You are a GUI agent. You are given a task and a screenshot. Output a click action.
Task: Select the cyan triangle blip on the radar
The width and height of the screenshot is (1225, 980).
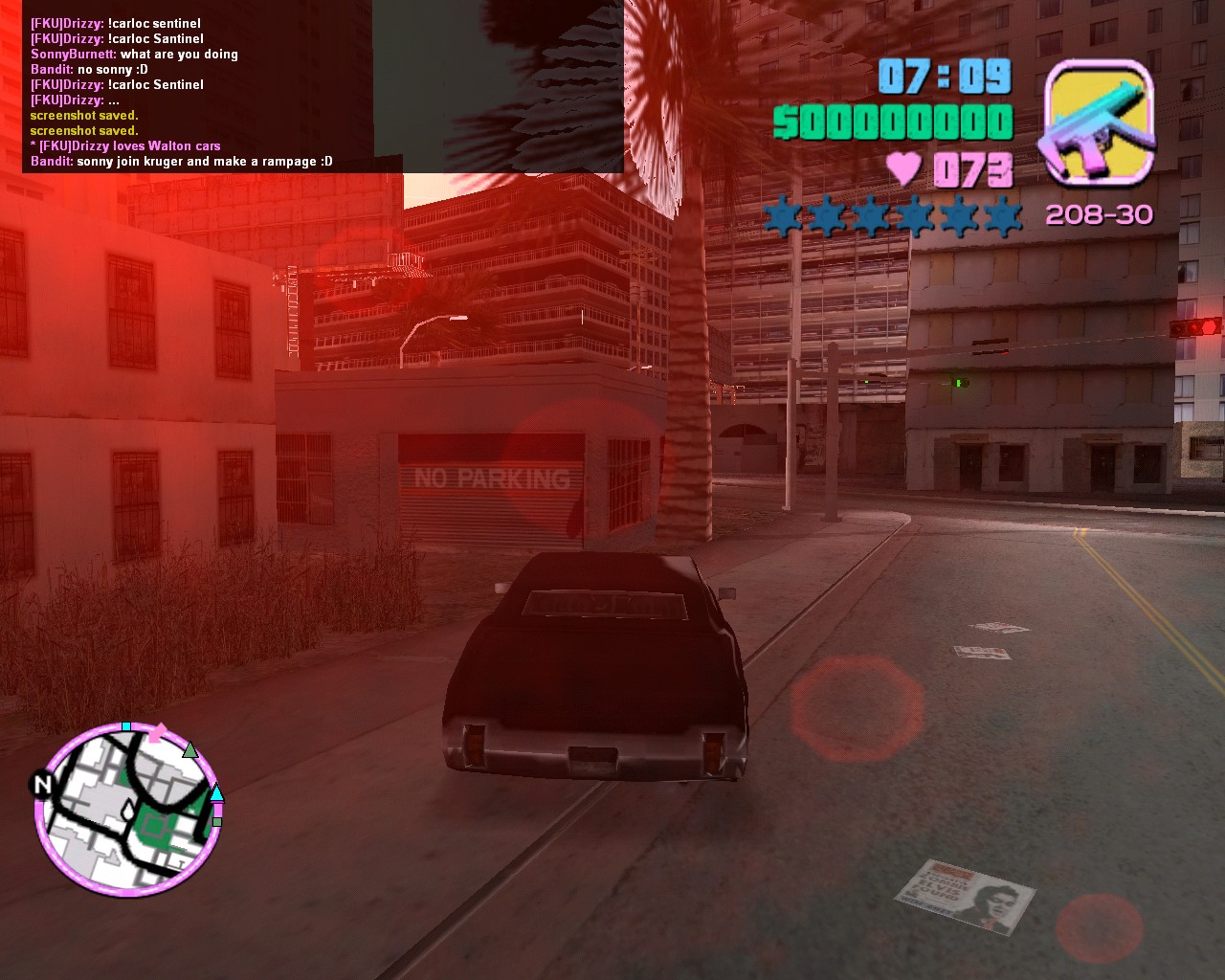coord(216,792)
